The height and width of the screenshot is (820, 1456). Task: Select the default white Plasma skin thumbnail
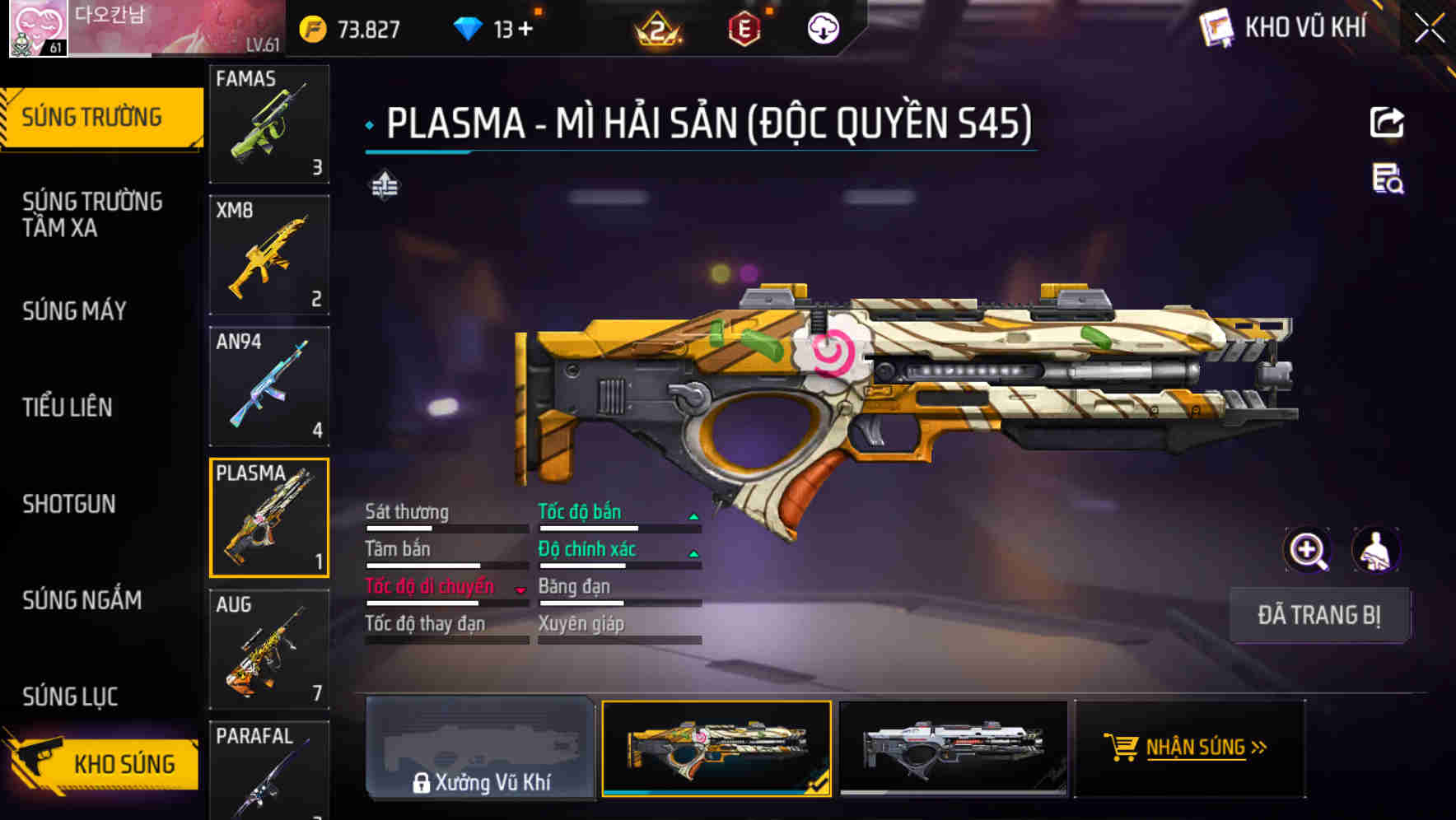[x=955, y=749]
